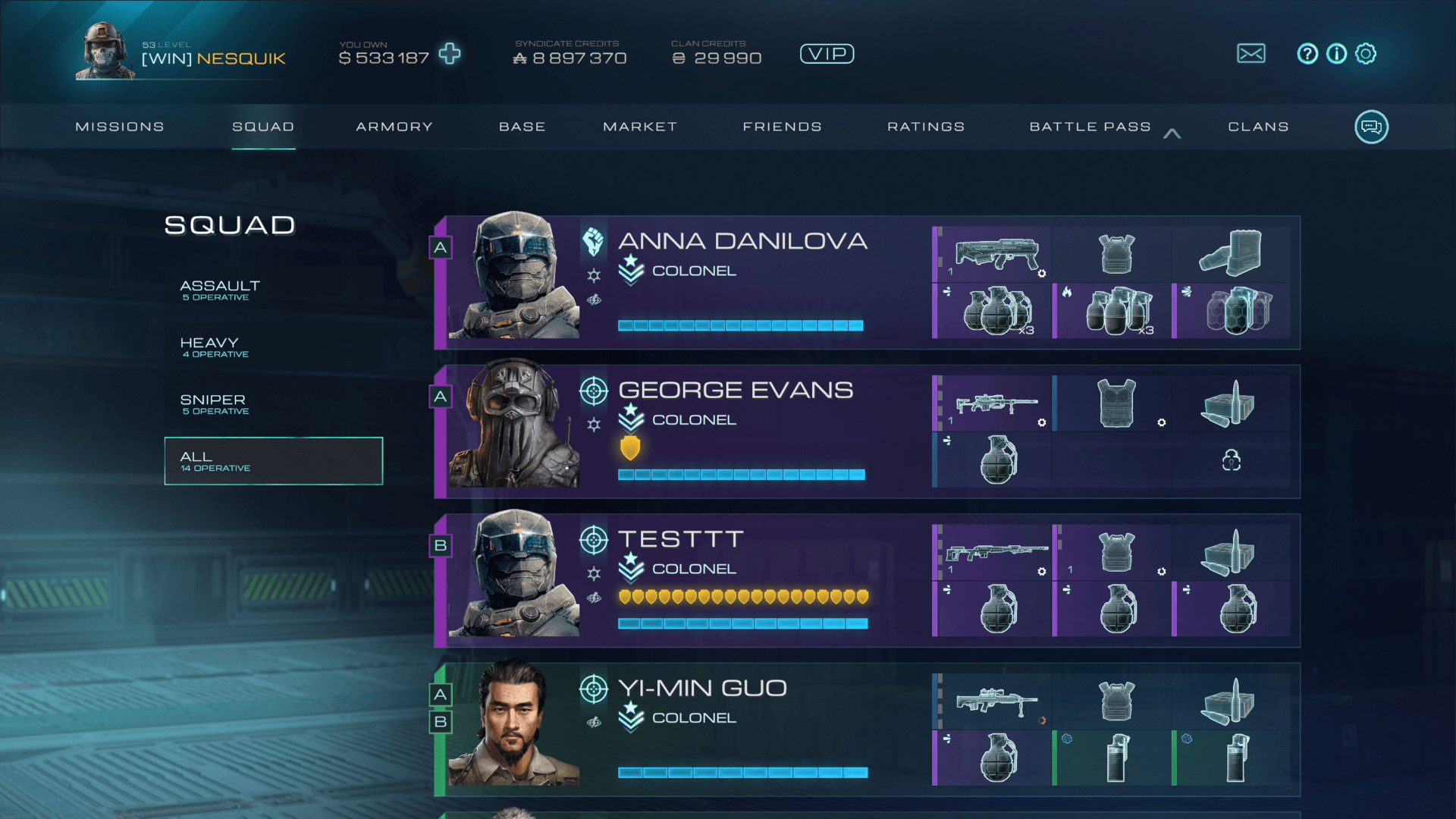This screenshot has height=819, width=1456.
Task: Open the Market tab
Action: [640, 127]
